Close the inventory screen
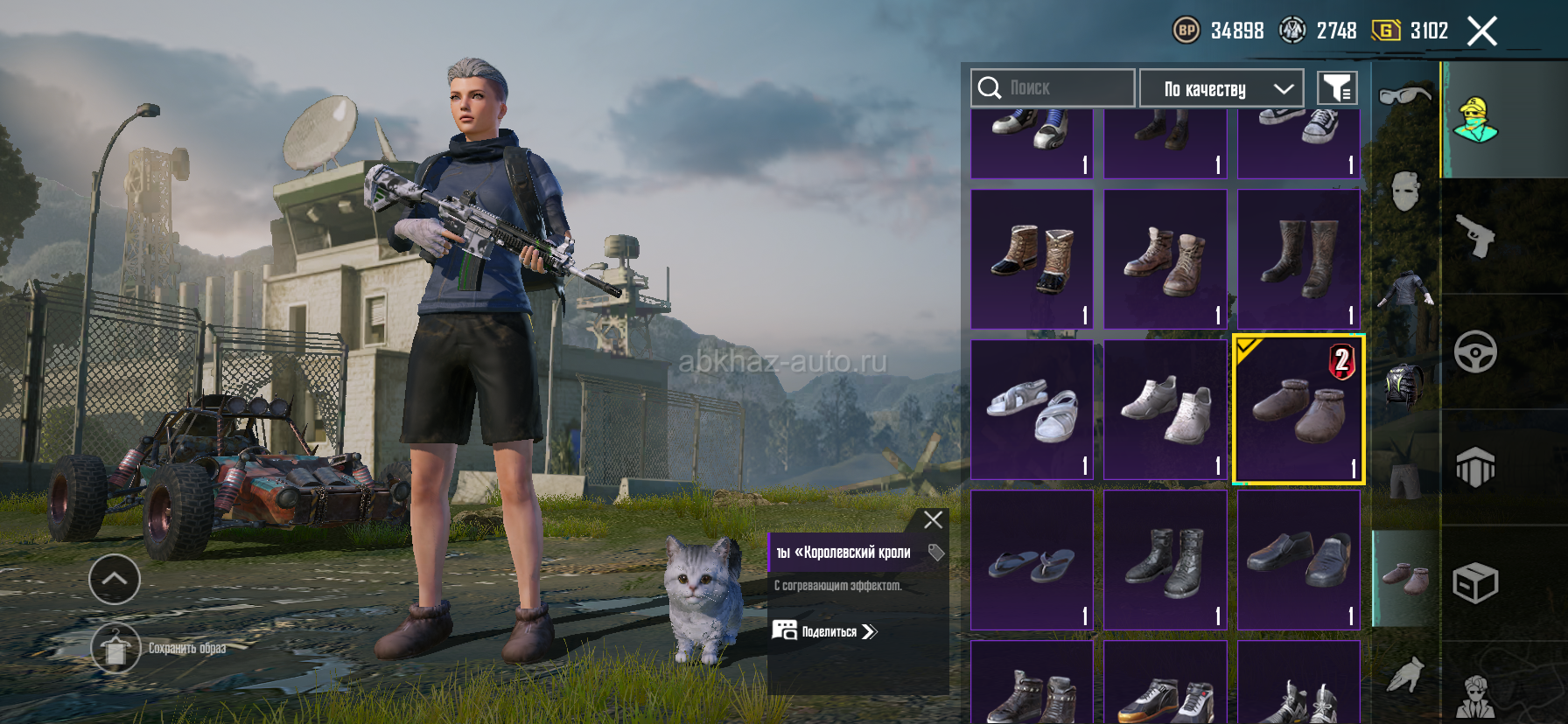1568x724 pixels. coord(1481,31)
